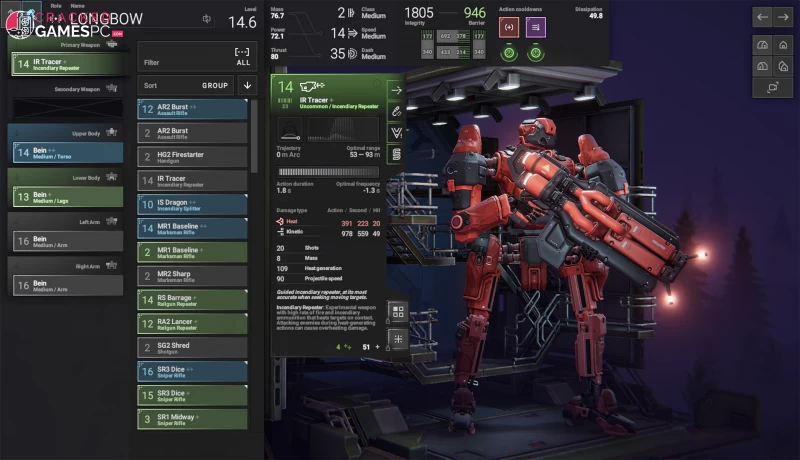Viewport: 800px width, 460px height.
Task: Click the previous unit left arrow button
Action: point(762,17)
